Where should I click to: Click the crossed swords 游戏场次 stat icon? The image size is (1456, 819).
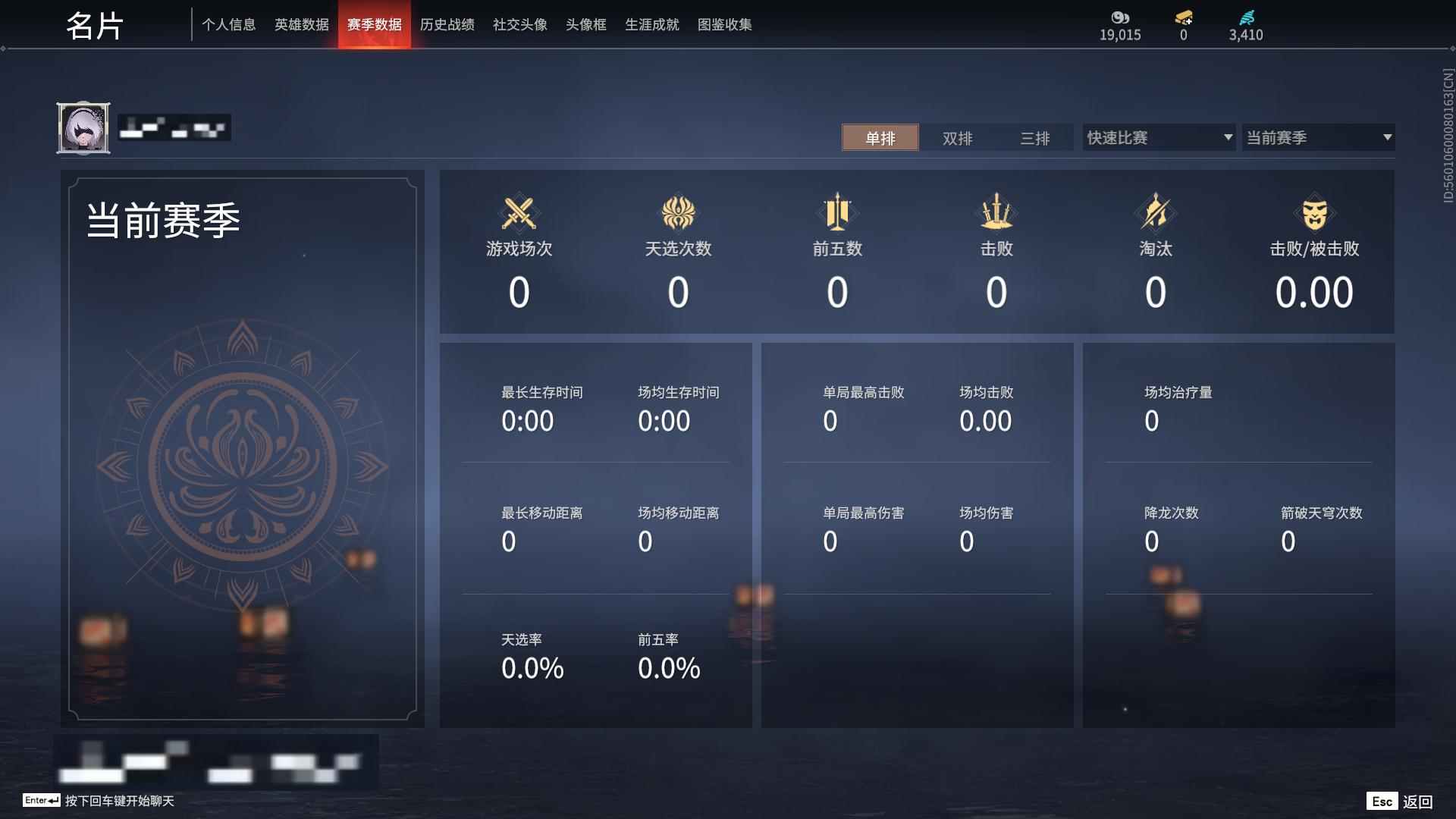(519, 213)
